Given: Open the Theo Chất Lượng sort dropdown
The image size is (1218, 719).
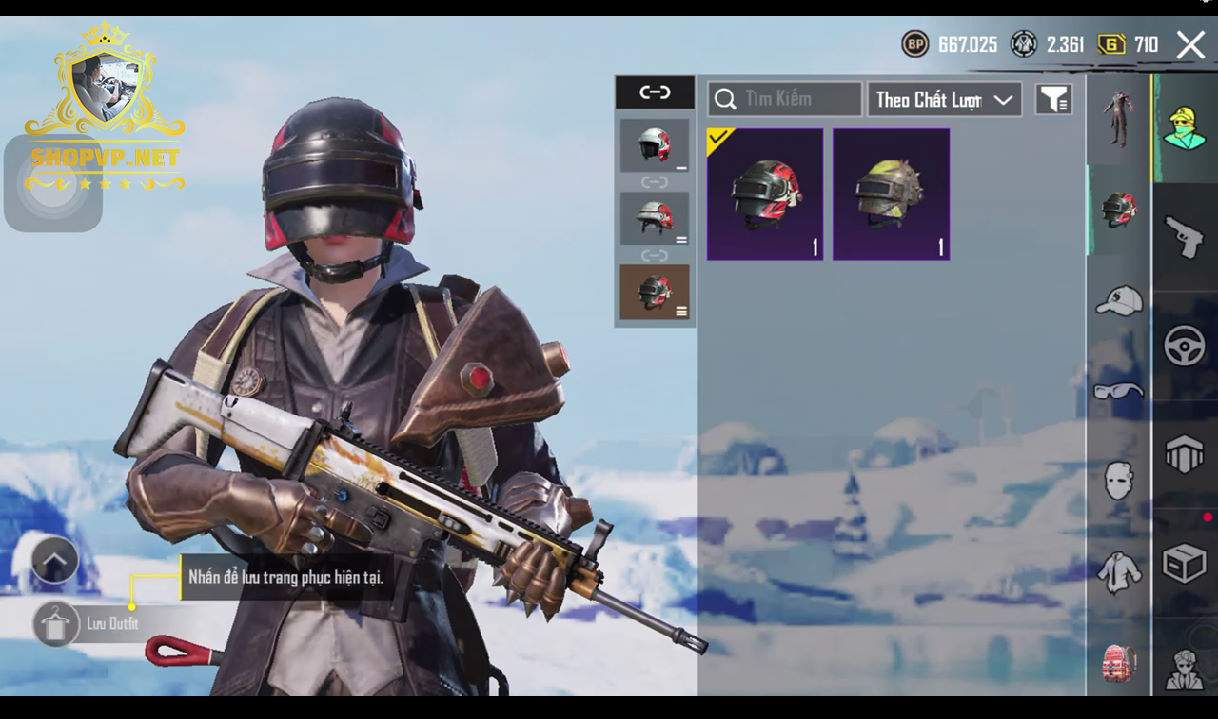Looking at the screenshot, I should 944,99.
